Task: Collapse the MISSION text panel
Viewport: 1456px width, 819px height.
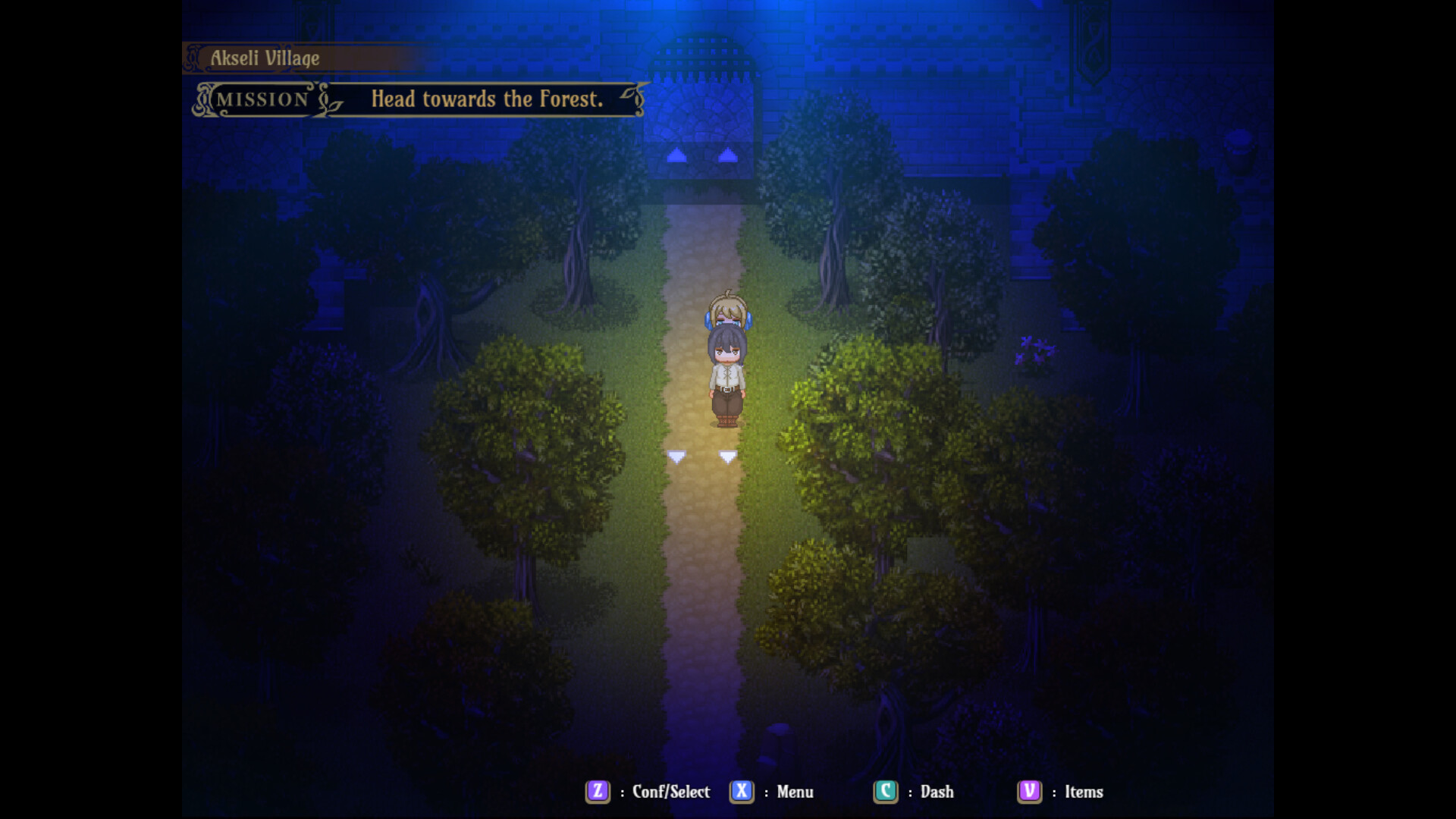Action: [262, 99]
